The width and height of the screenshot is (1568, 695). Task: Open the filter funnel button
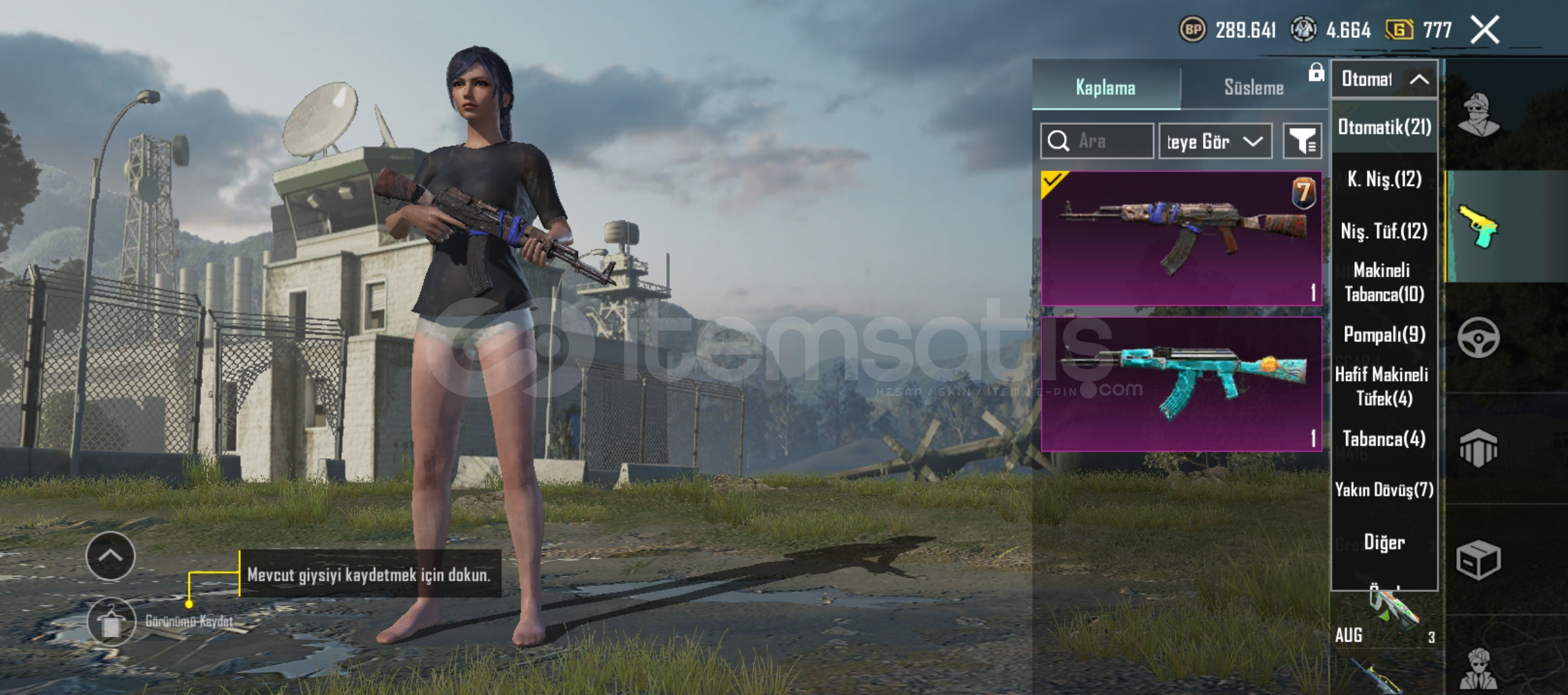pos(1302,141)
